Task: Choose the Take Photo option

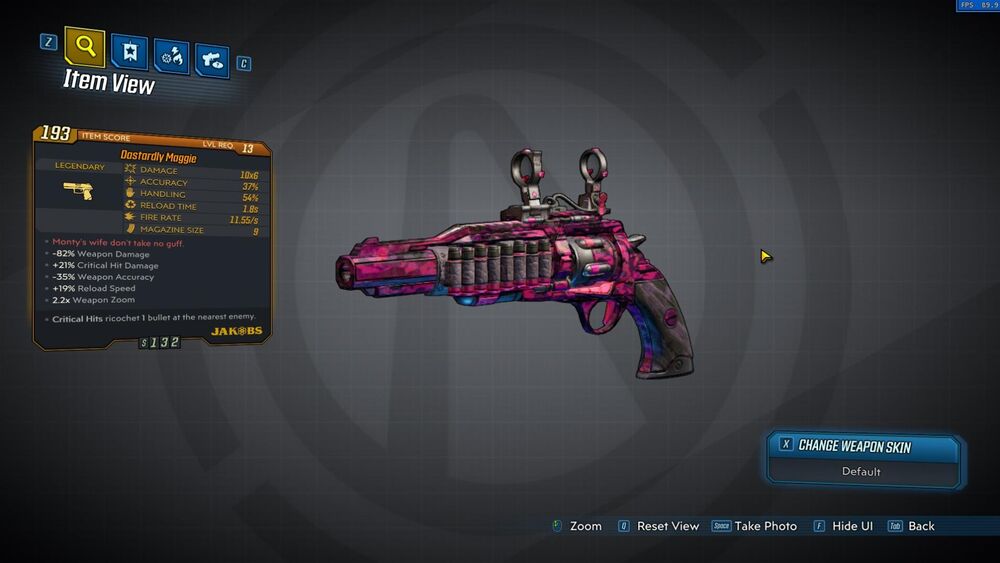Action: click(765, 526)
